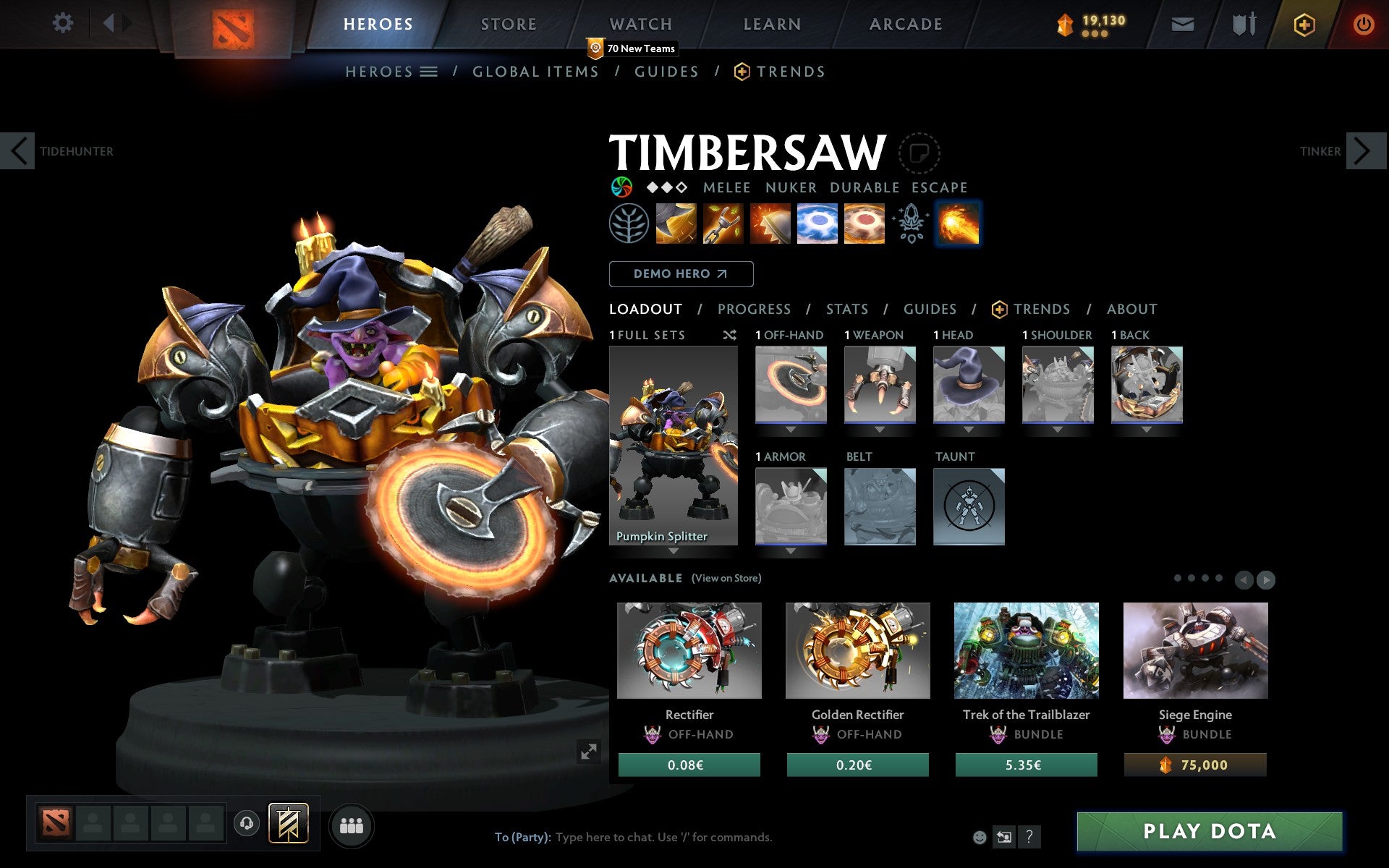Image resolution: width=1389 pixels, height=868 pixels.
Task: Toggle the voice chat headphones icon
Action: pyautogui.click(x=247, y=825)
